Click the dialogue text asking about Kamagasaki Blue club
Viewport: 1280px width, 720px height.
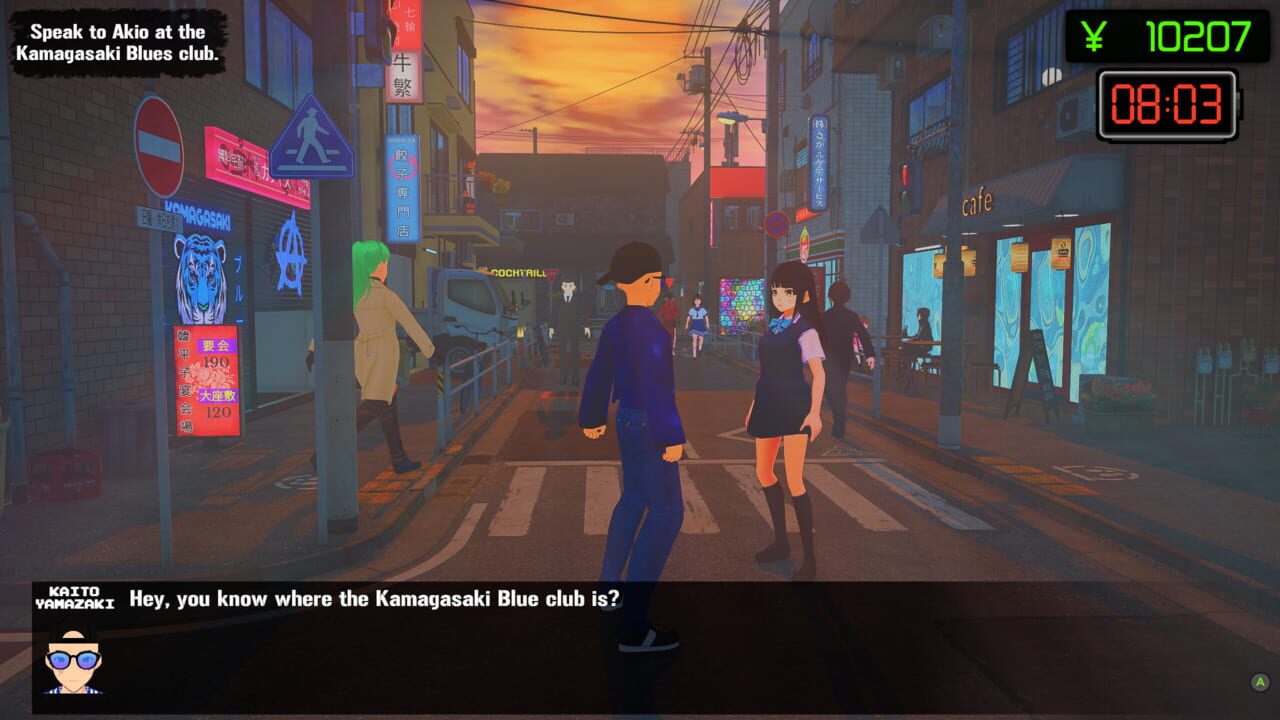(x=375, y=599)
